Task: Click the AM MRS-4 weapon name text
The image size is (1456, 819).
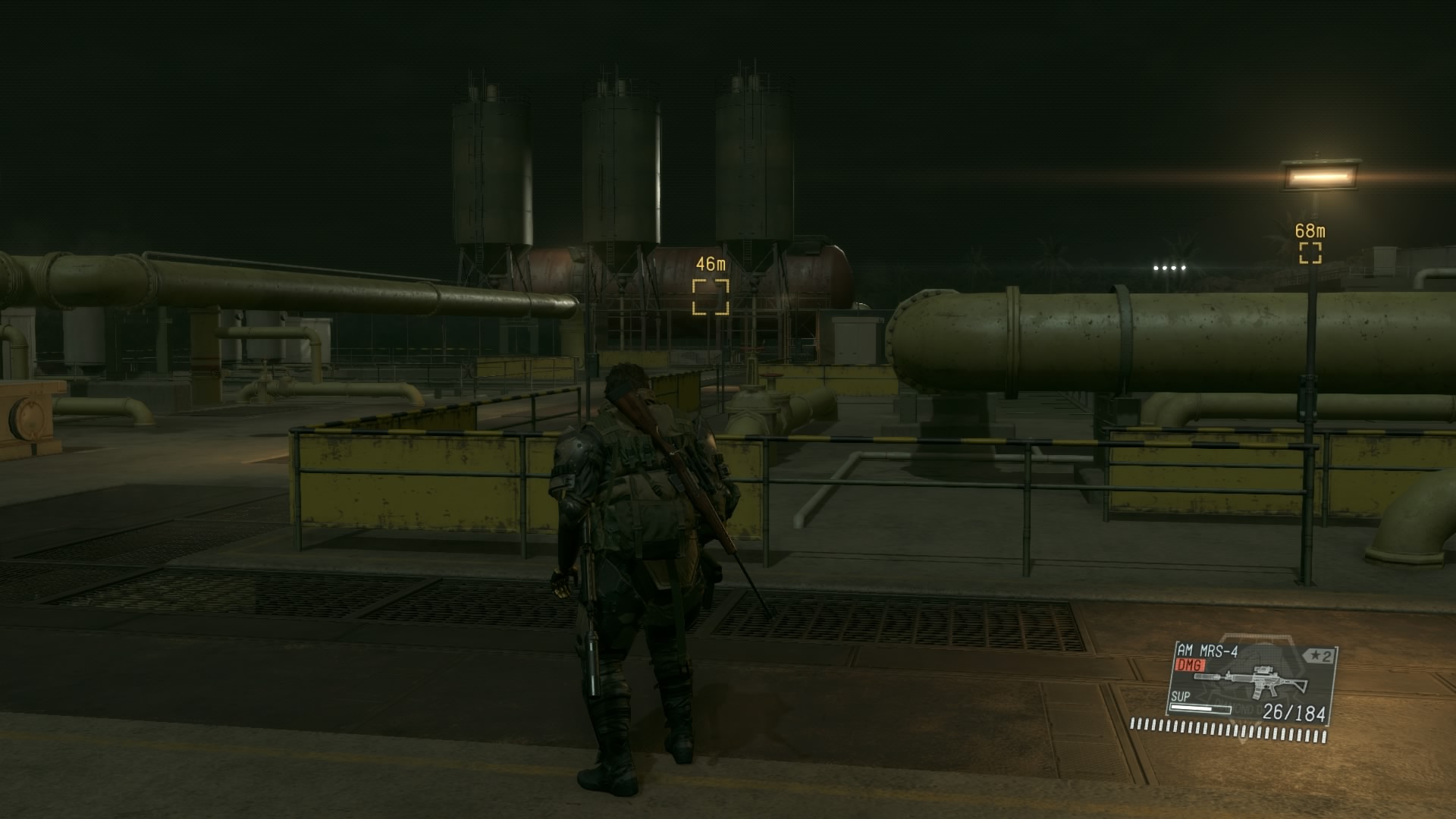Action: click(1207, 651)
